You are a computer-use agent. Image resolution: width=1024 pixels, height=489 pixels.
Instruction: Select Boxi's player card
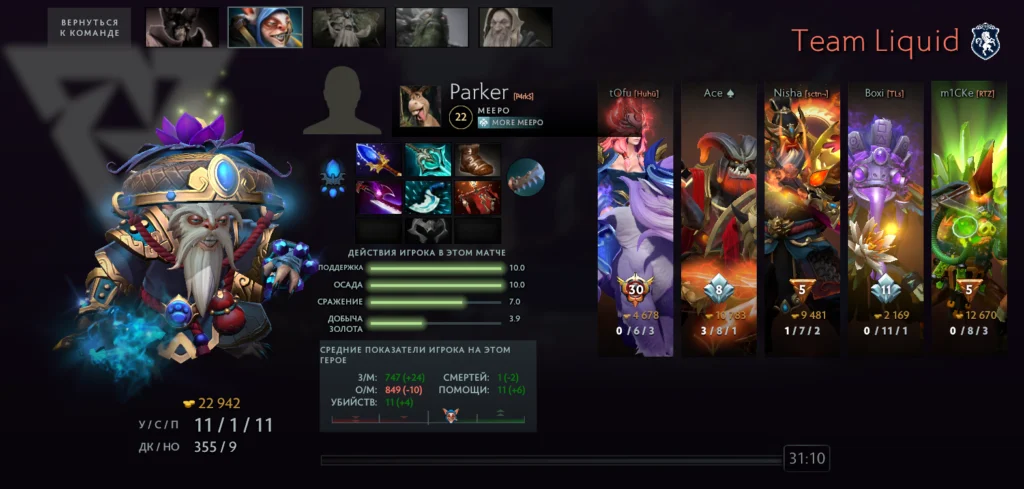[x=885, y=220]
